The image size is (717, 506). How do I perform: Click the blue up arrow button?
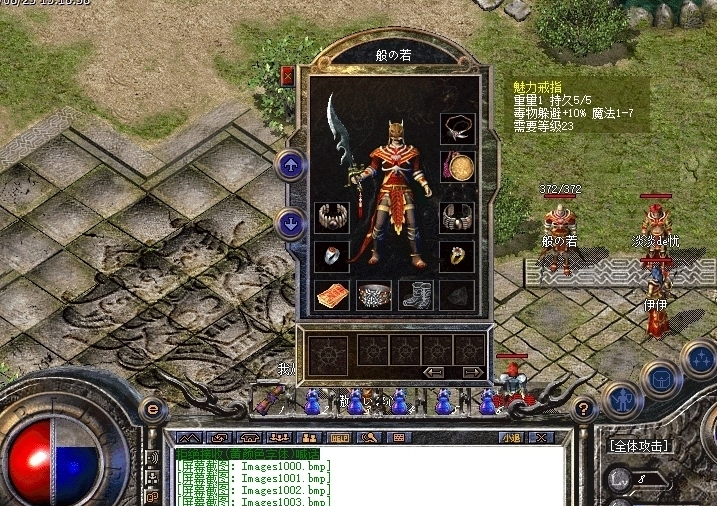(x=291, y=166)
